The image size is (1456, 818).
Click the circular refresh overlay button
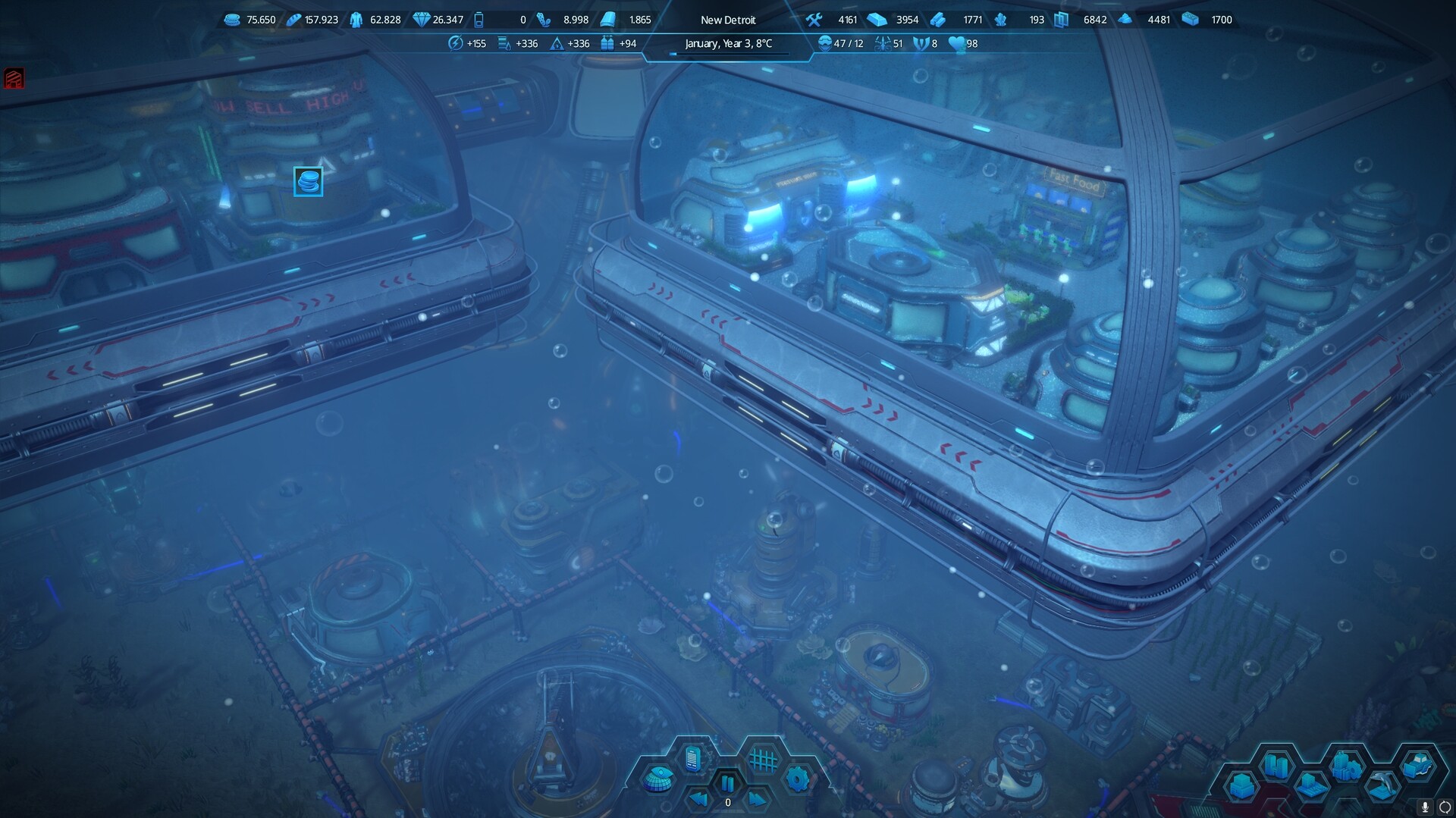1445,807
